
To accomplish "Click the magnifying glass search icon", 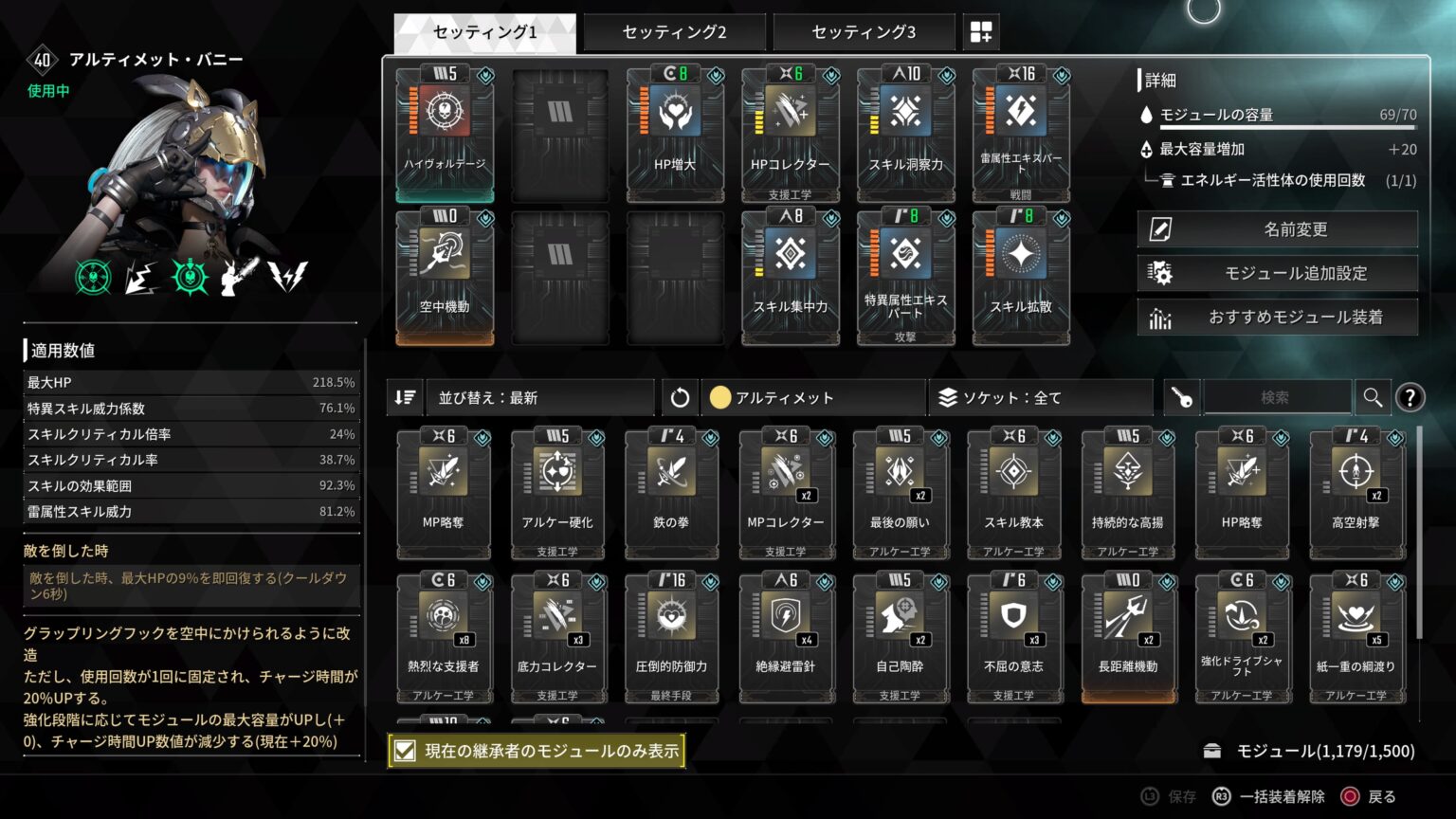I will (x=1373, y=397).
